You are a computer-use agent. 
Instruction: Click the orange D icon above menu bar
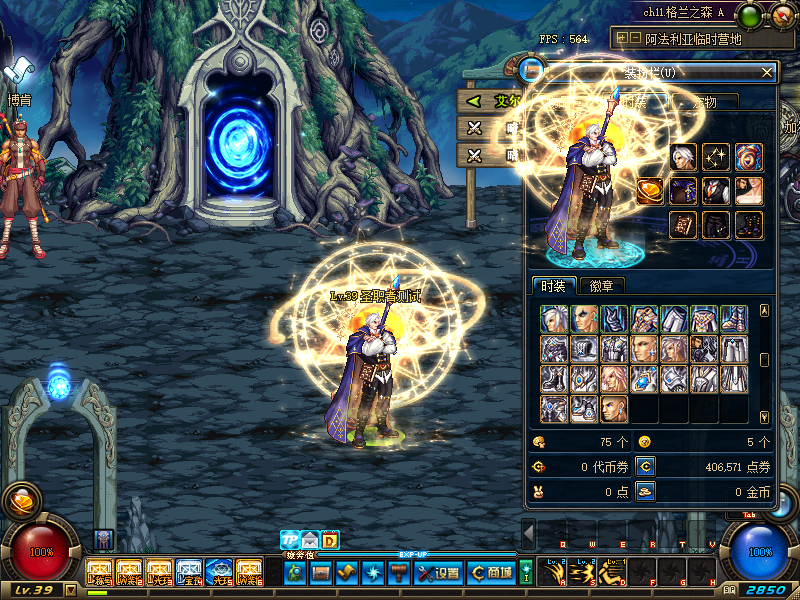[x=330, y=540]
